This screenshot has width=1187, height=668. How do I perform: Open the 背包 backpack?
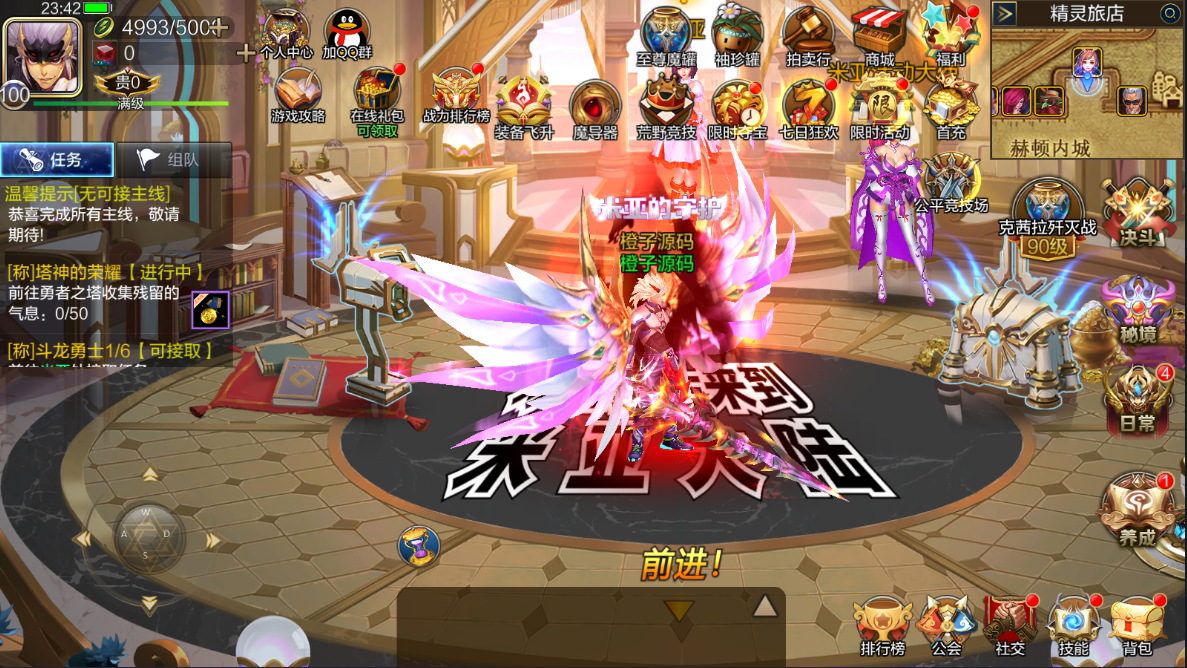click(x=1138, y=625)
